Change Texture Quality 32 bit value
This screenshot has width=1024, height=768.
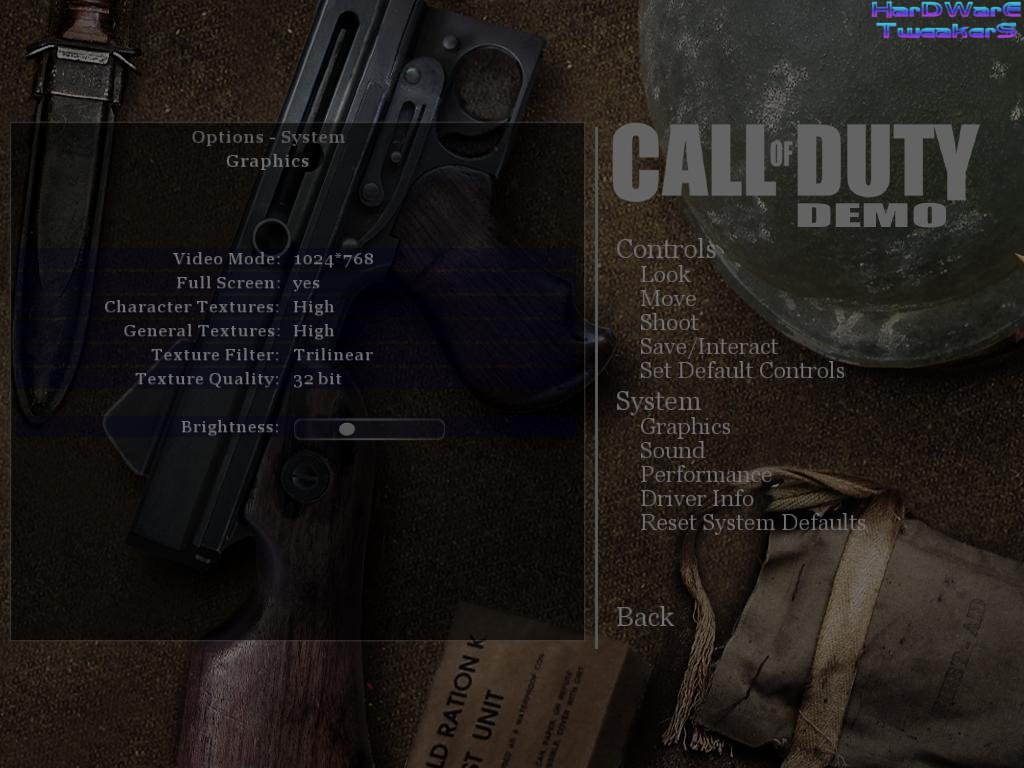pyautogui.click(x=317, y=379)
